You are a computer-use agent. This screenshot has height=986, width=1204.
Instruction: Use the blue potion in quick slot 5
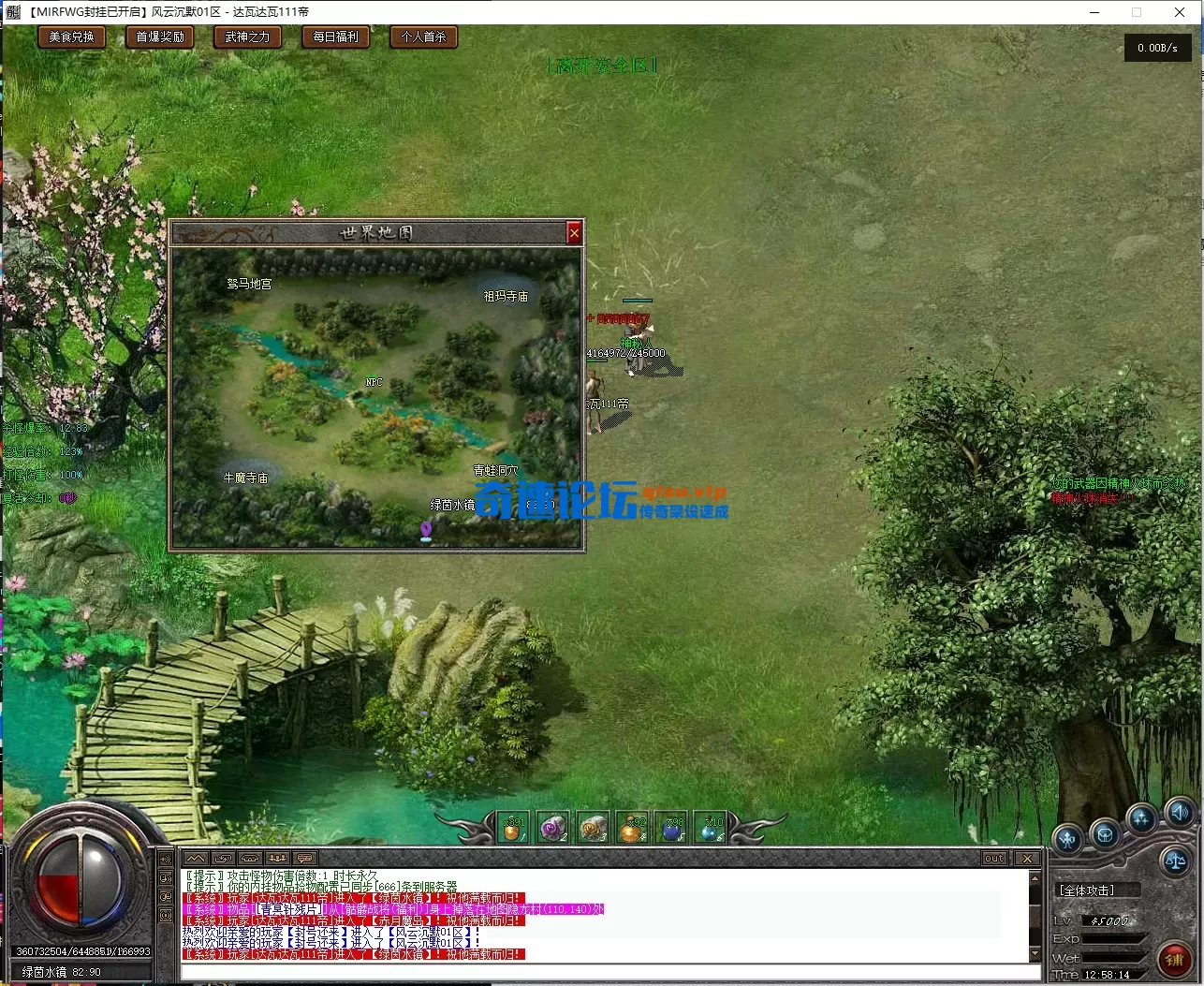[672, 829]
